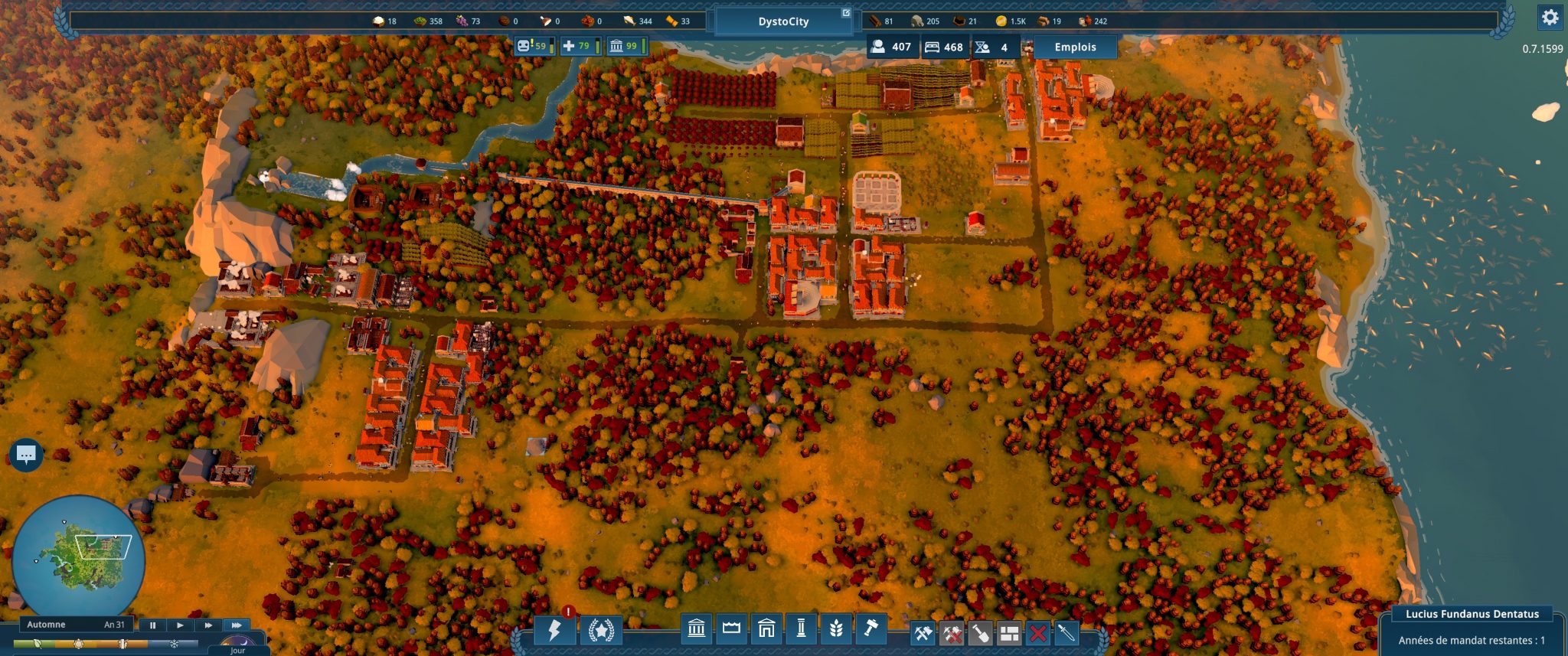Select double fast-forward speed
Image resolution: width=1568 pixels, height=656 pixels.
pyautogui.click(x=208, y=625)
